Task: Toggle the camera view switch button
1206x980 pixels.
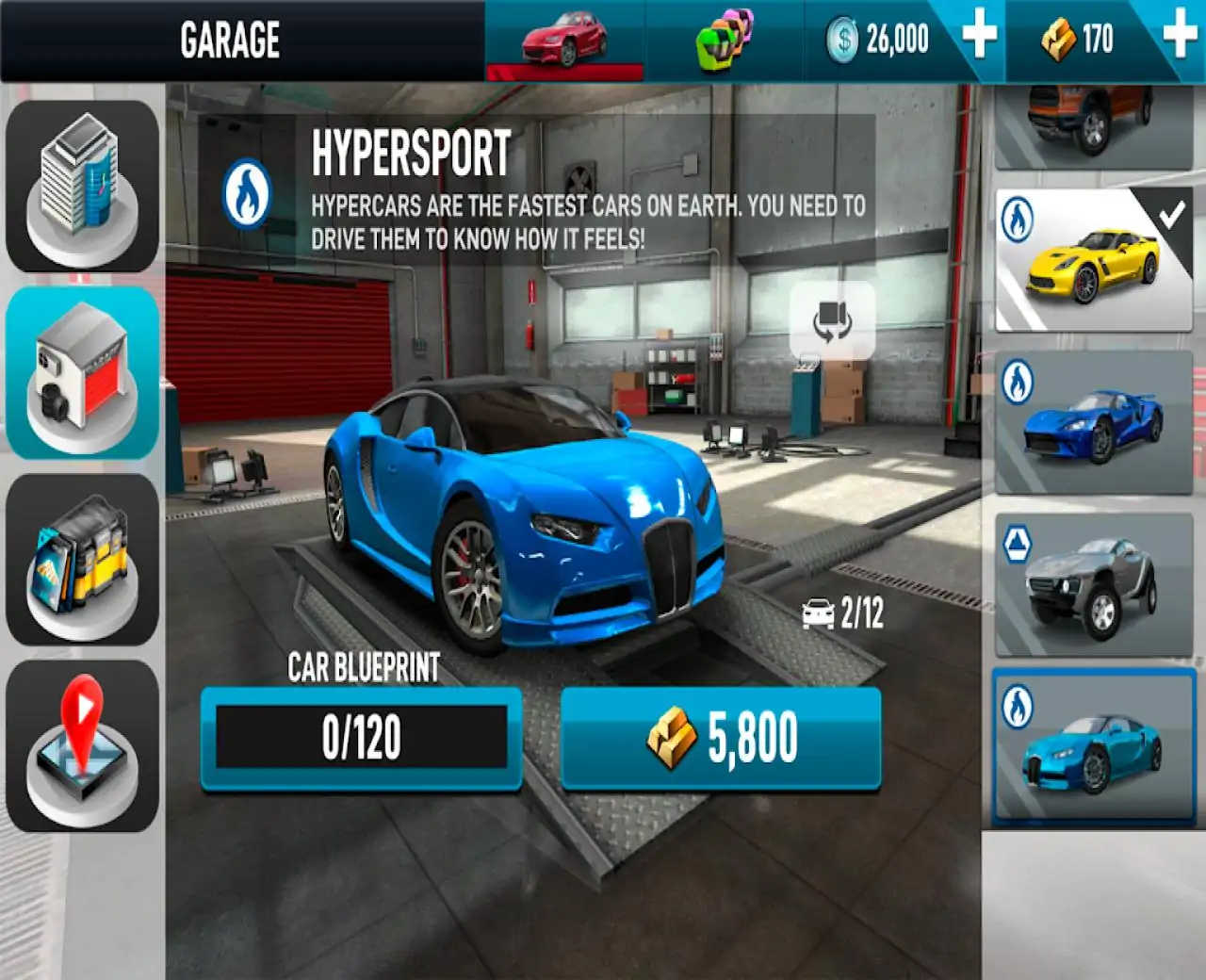Action: [832, 319]
